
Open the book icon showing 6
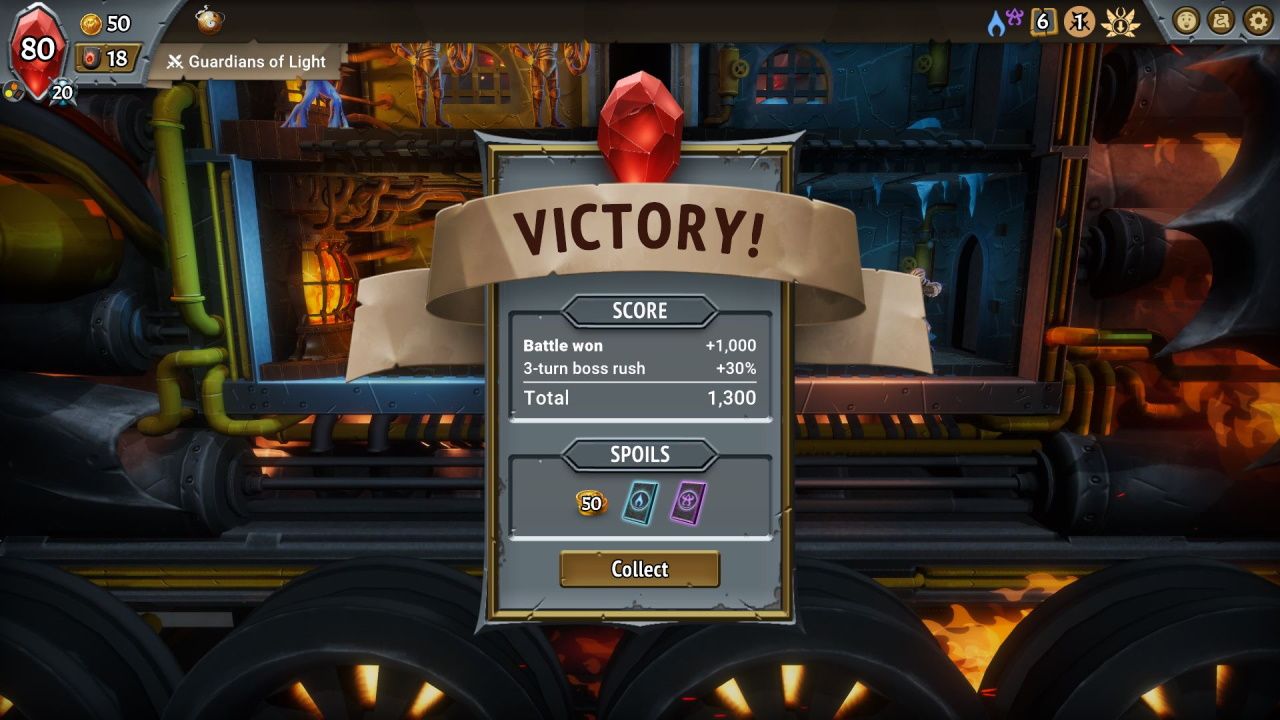[1043, 21]
